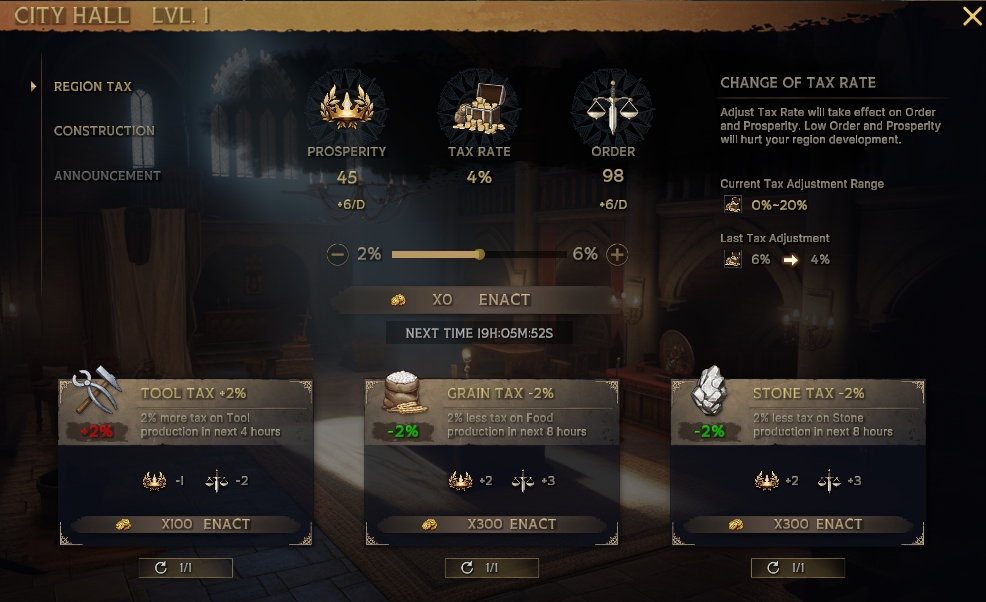The height and width of the screenshot is (602, 986).
Task: Select the Region Tax menu entry
Action: pos(93,87)
